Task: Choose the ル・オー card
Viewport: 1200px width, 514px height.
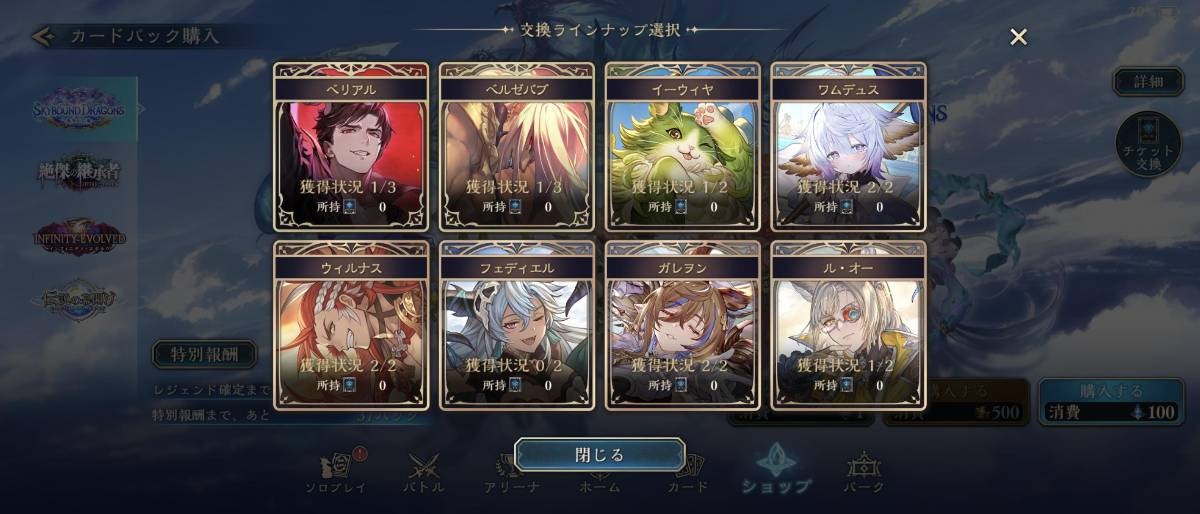Action: click(849, 325)
